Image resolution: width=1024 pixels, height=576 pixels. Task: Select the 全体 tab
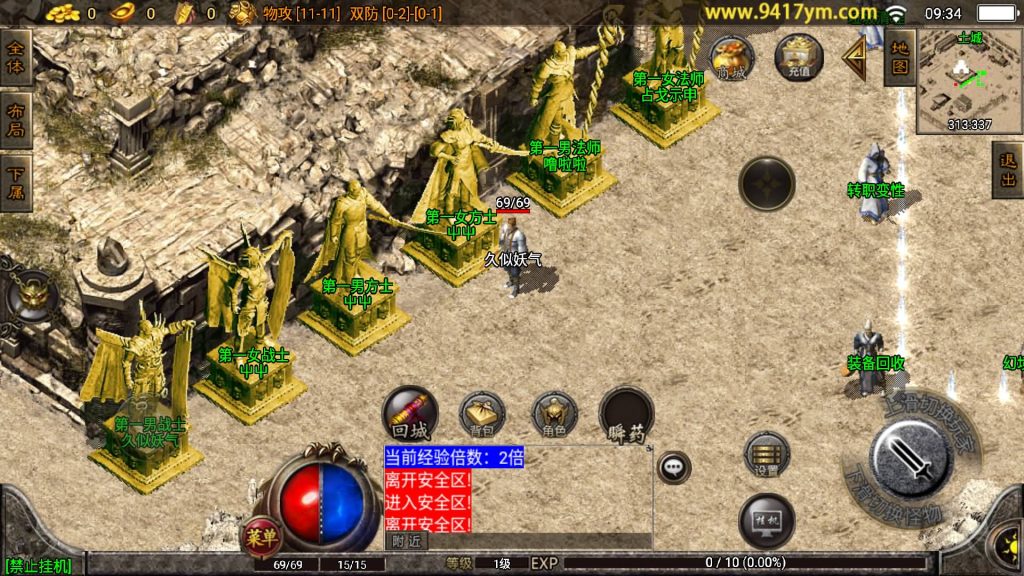(x=15, y=57)
